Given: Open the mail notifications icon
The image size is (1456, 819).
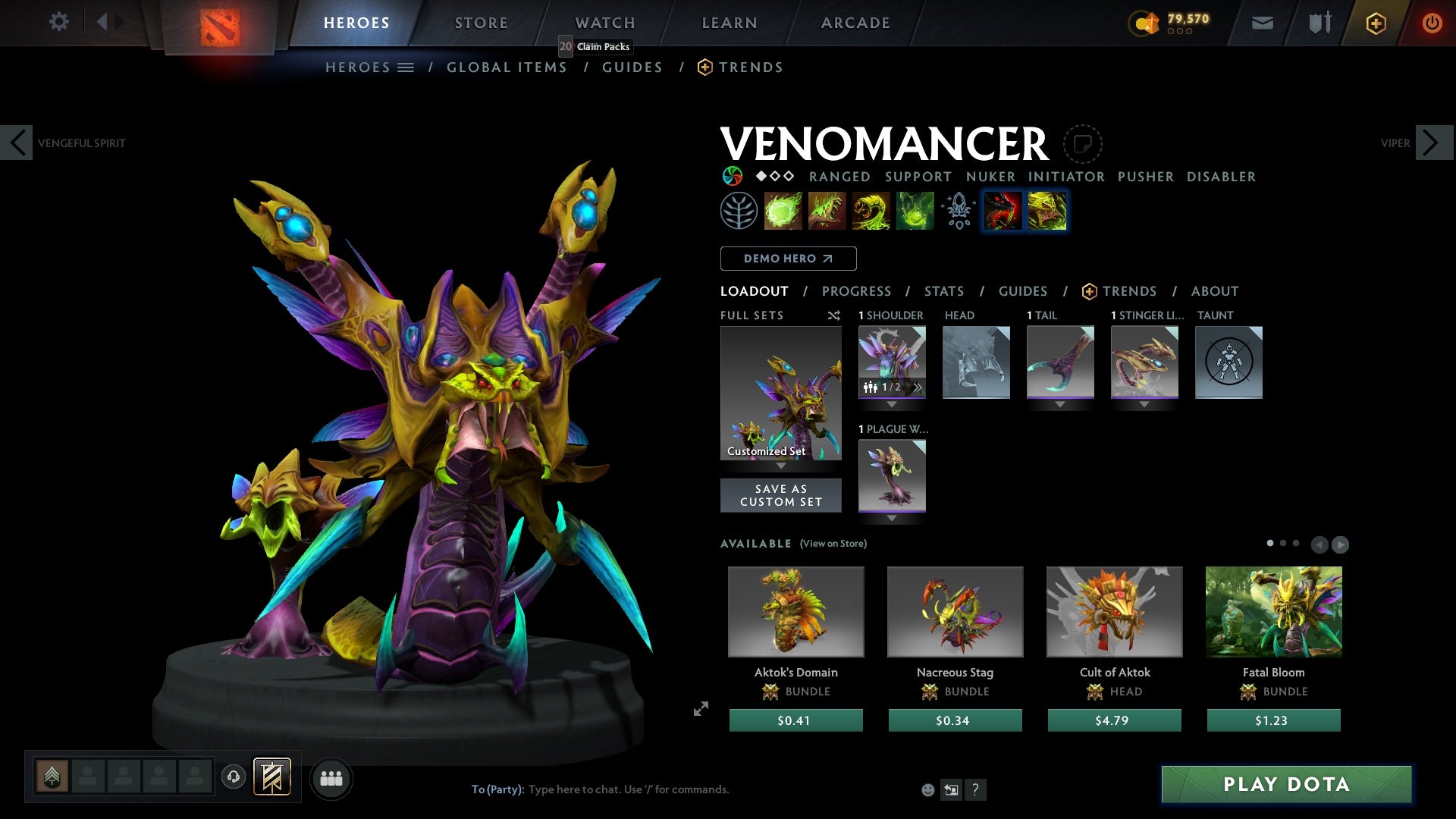Looking at the screenshot, I should point(1261,22).
